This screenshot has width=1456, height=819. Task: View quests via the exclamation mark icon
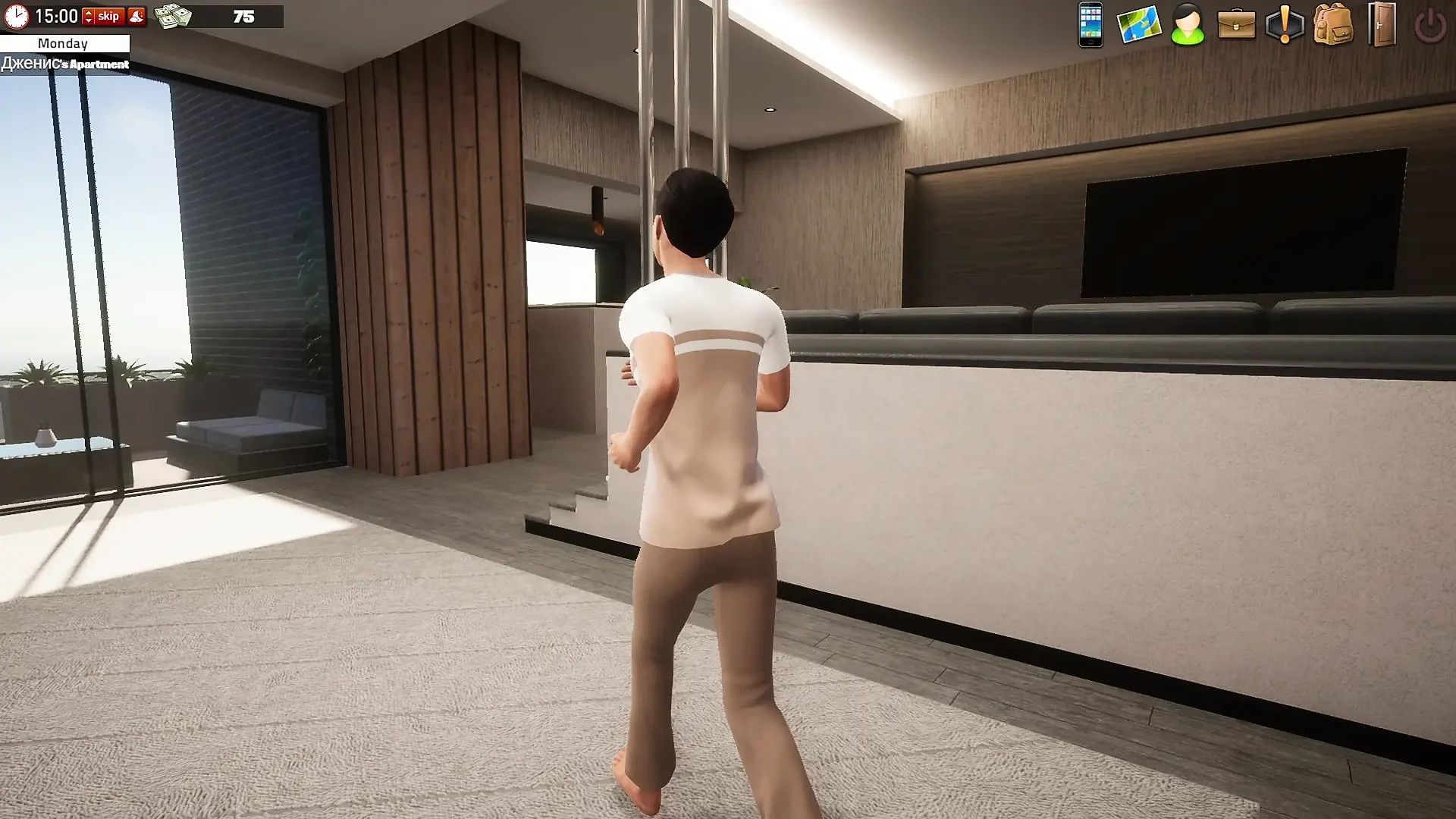pyautogui.click(x=1285, y=24)
